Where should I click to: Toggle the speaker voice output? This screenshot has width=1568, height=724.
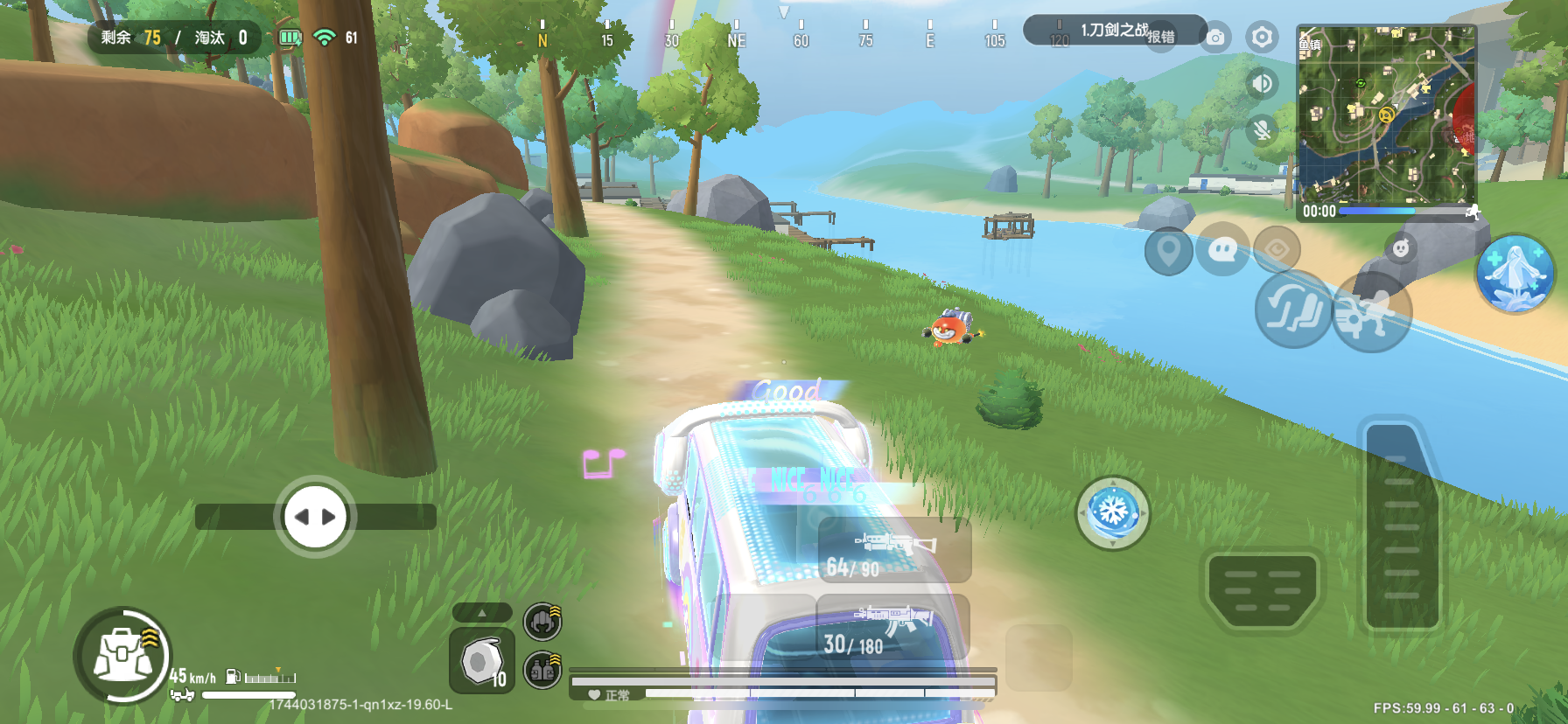pyautogui.click(x=1262, y=83)
